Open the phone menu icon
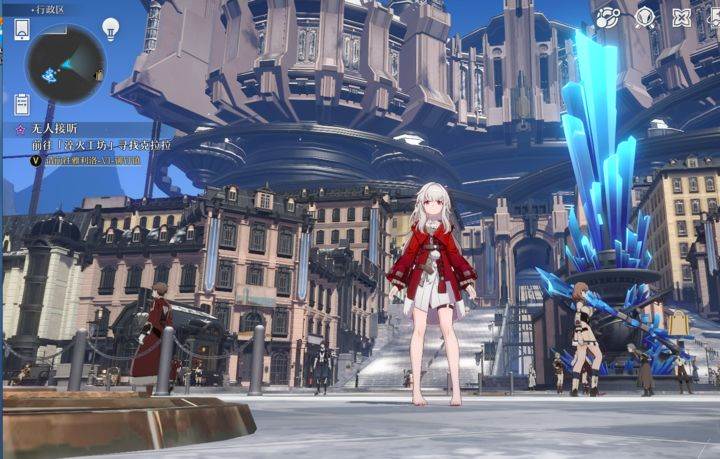Image resolution: width=720 pixels, height=459 pixels. [21, 30]
